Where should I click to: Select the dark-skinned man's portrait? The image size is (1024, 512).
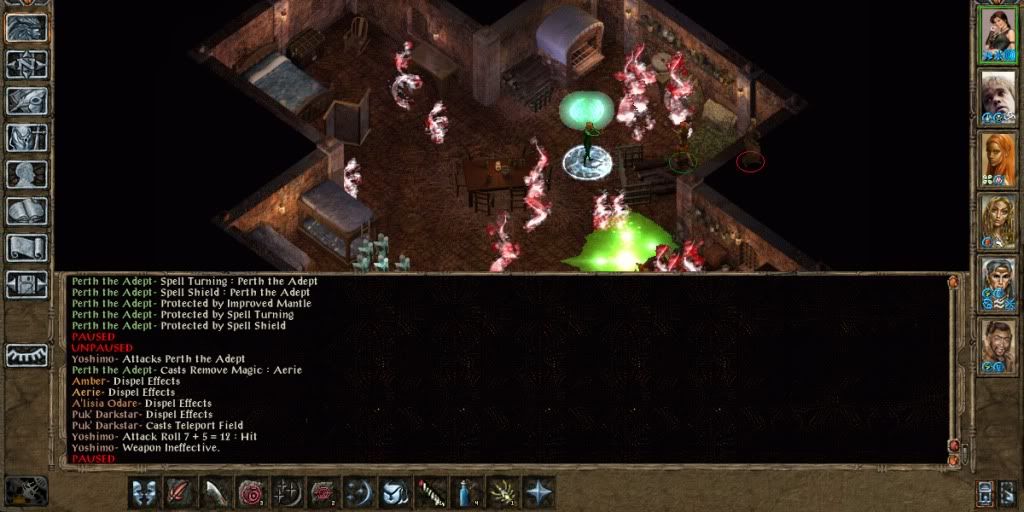point(996,346)
